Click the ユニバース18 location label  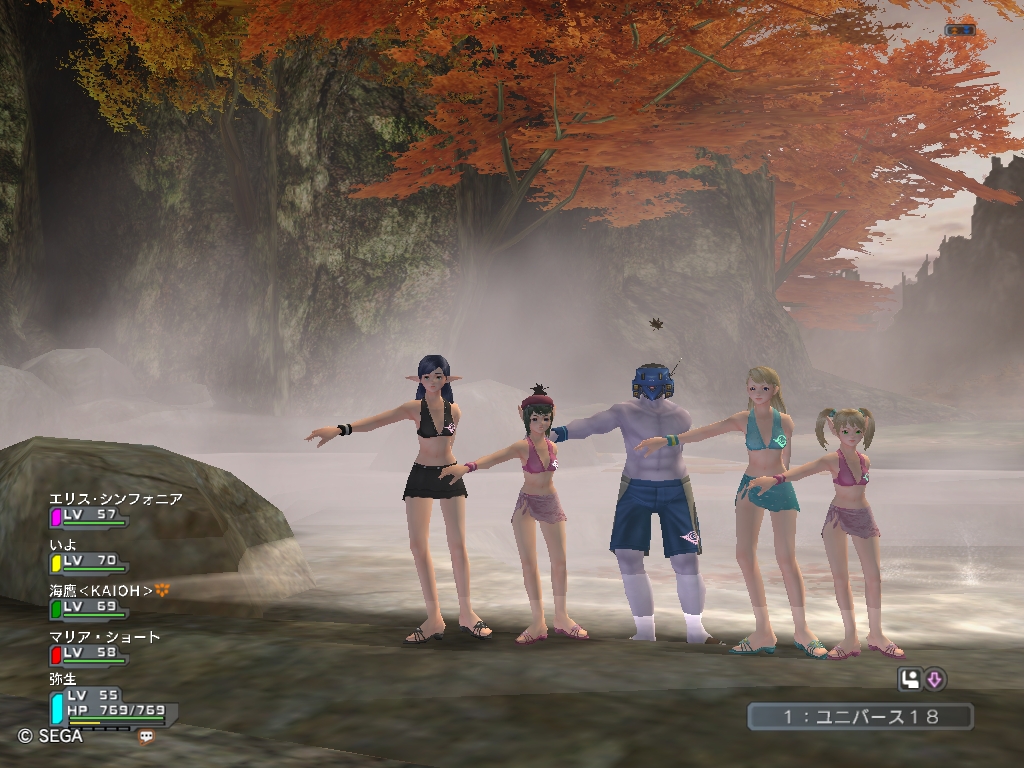tap(859, 716)
